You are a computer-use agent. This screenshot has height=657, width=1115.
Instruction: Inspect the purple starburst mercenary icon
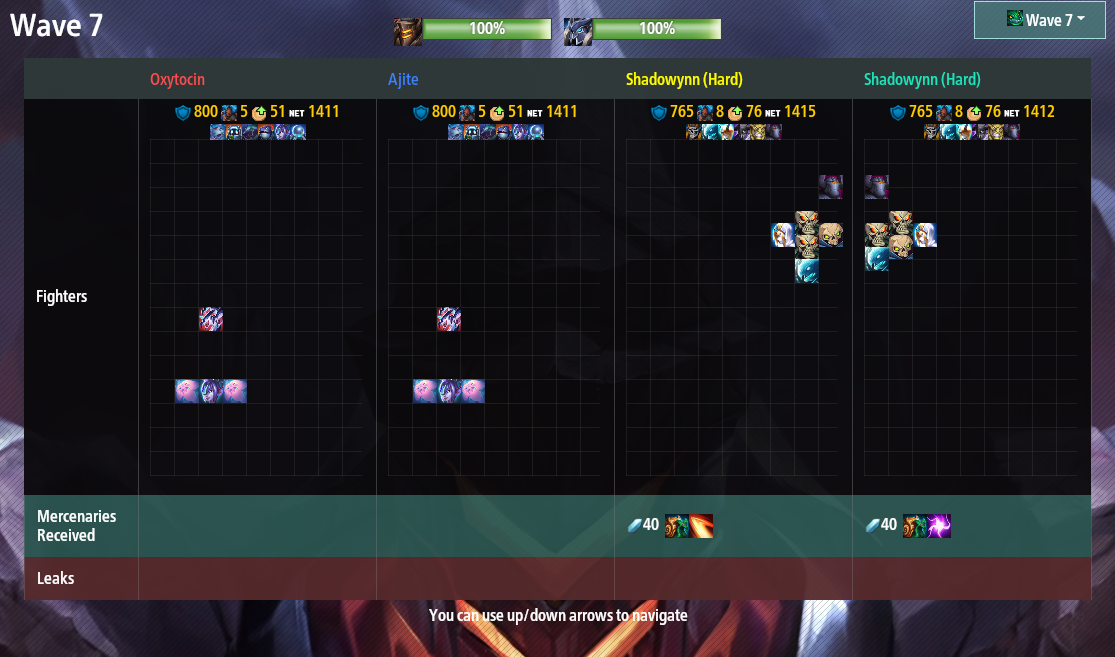click(939, 526)
